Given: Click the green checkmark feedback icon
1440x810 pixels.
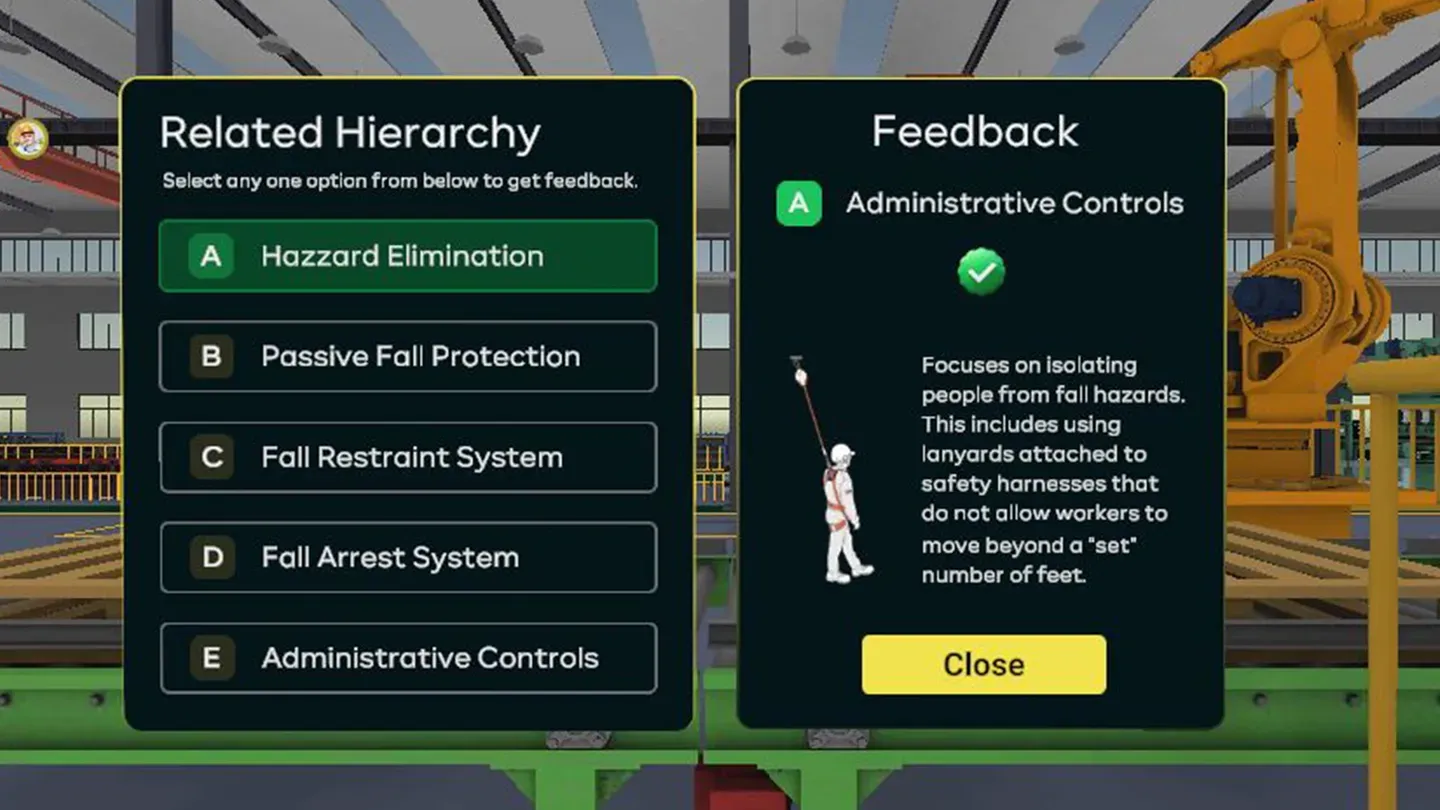Looking at the screenshot, I should (x=981, y=271).
